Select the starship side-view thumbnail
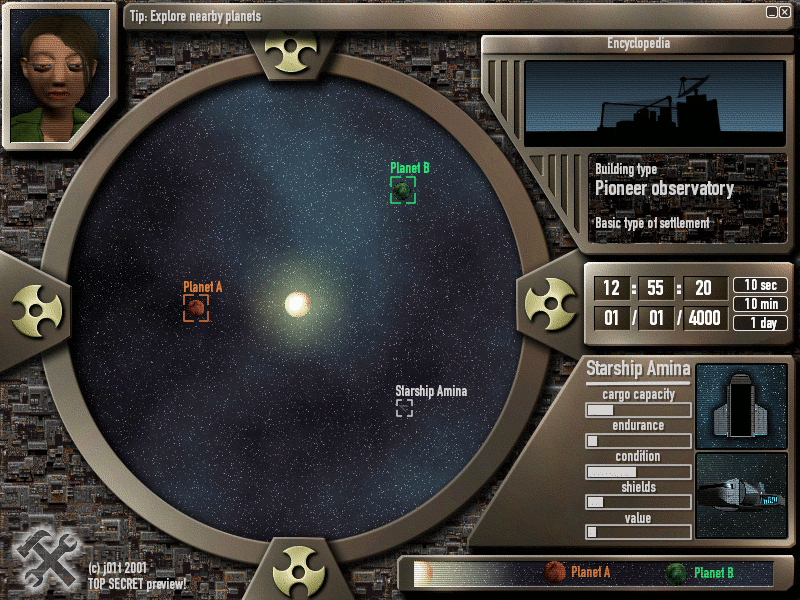 pyautogui.click(x=741, y=495)
